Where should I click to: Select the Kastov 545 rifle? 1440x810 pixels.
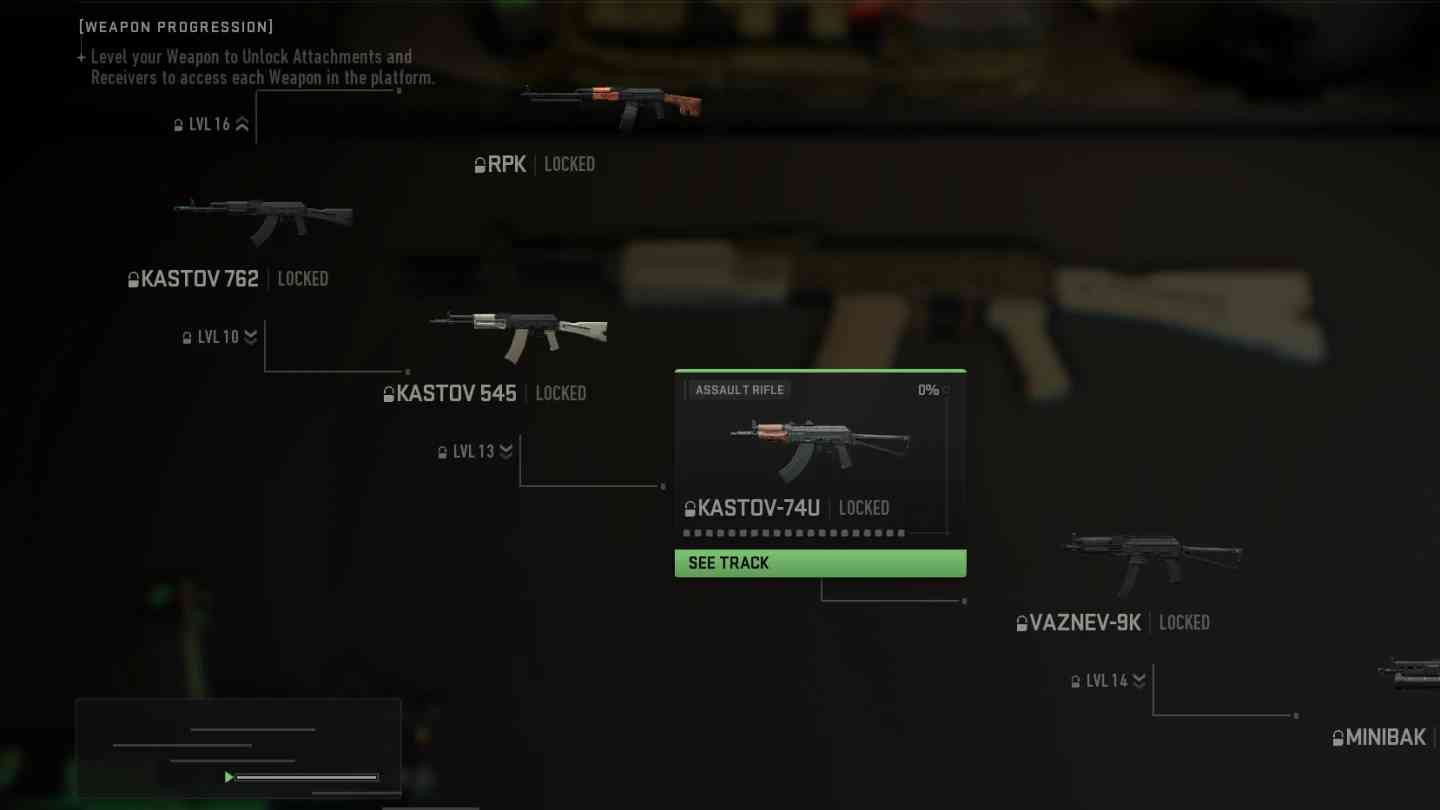(x=518, y=336)
